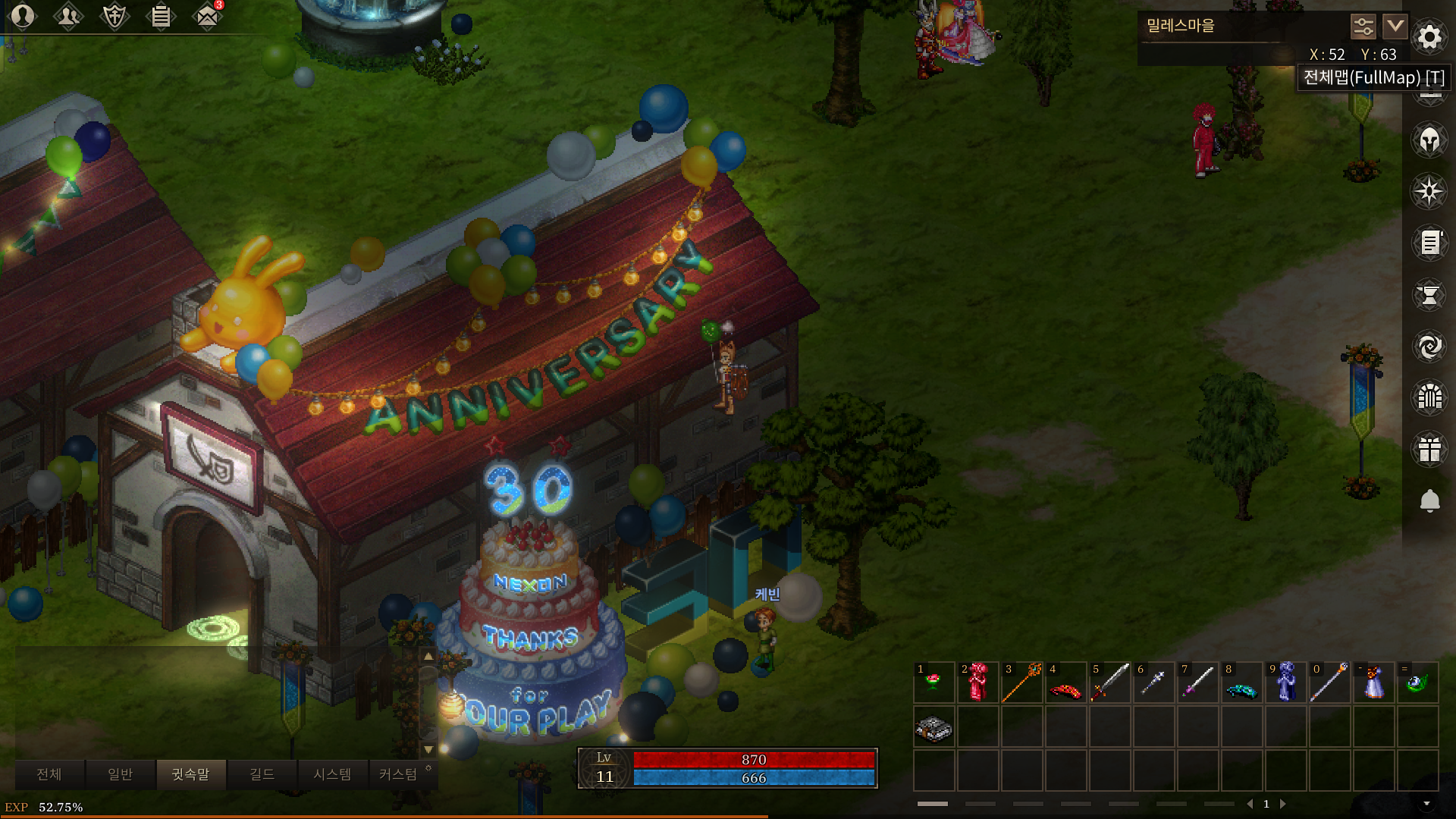Open the minimap slider options button
The image size is (1456, 819).
tap(1363, 27)
